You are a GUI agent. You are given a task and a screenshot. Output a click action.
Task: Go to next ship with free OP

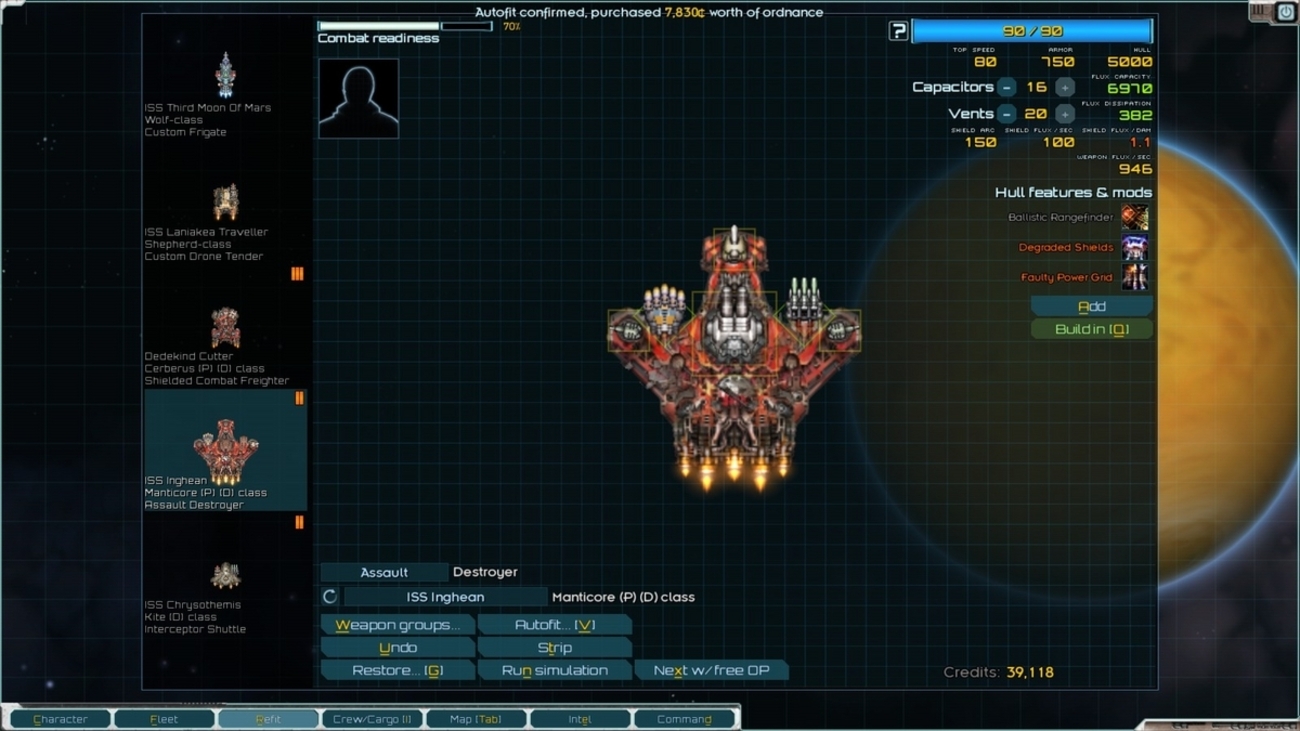pos(711,671)
